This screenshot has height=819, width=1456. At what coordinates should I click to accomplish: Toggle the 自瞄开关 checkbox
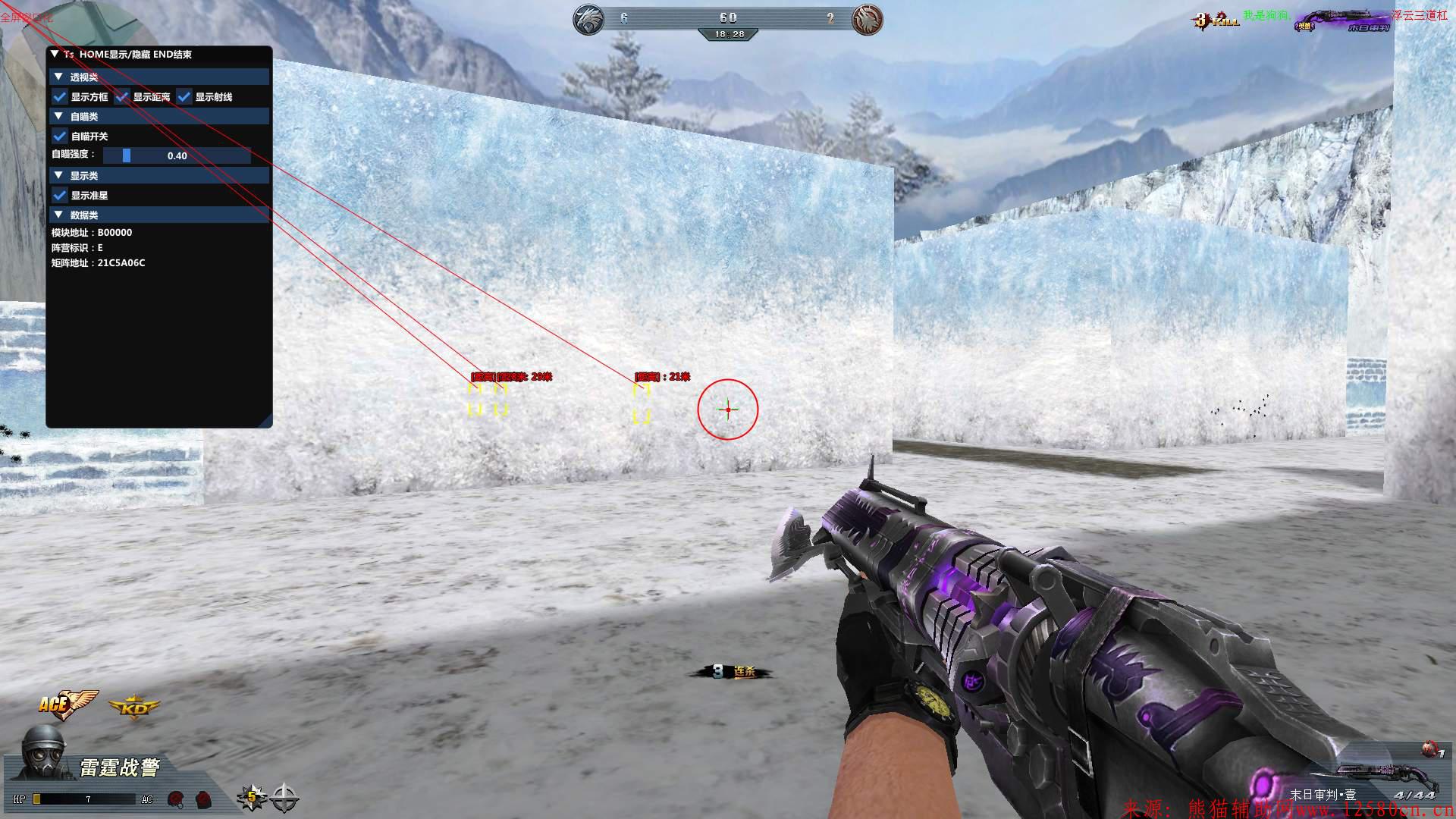pyautogui.click(x=60, y=136)
